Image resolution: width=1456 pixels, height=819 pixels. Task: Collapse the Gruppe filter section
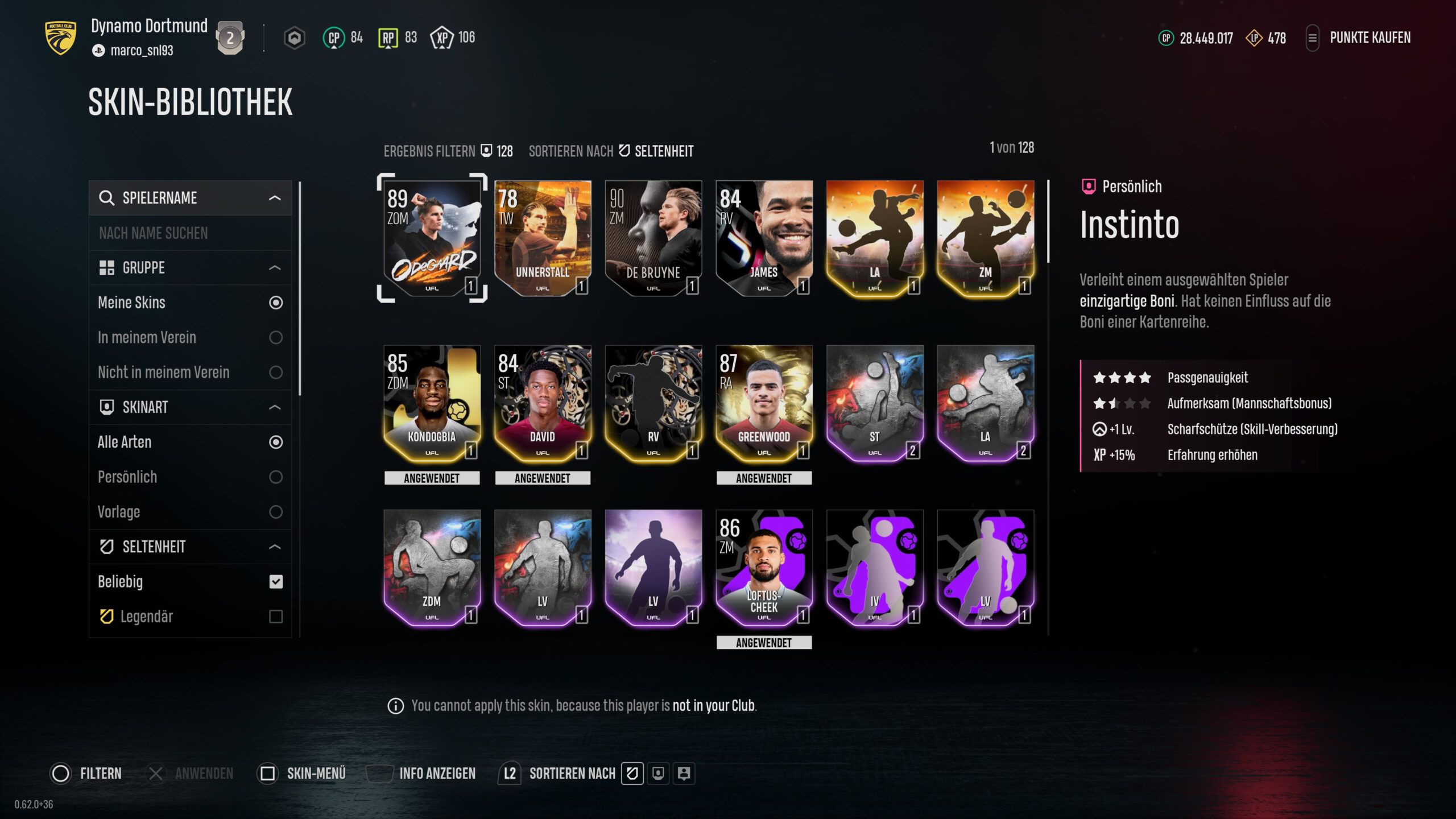click(275, 268)
